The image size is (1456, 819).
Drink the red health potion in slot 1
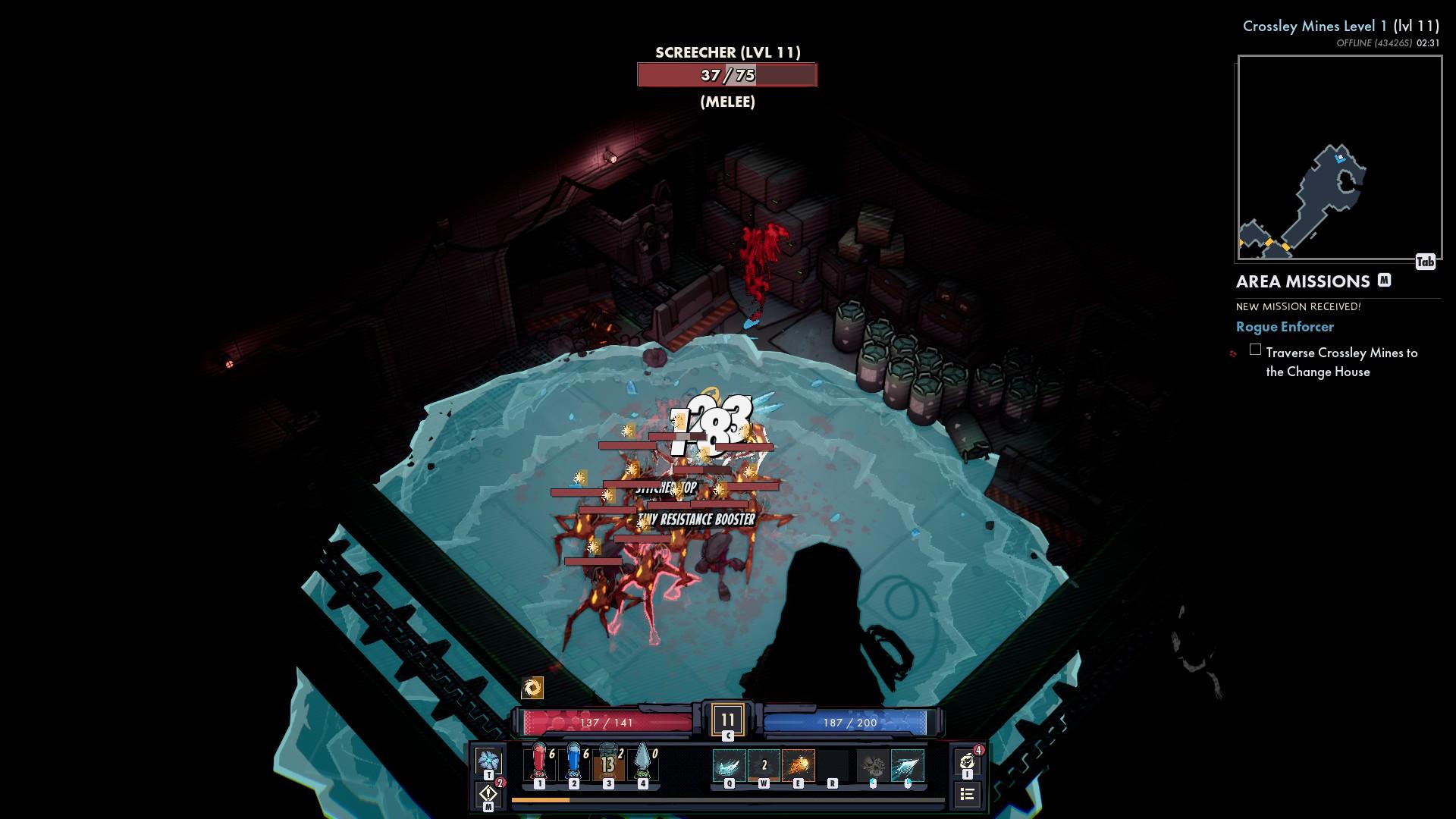click(x=539, y=763)
